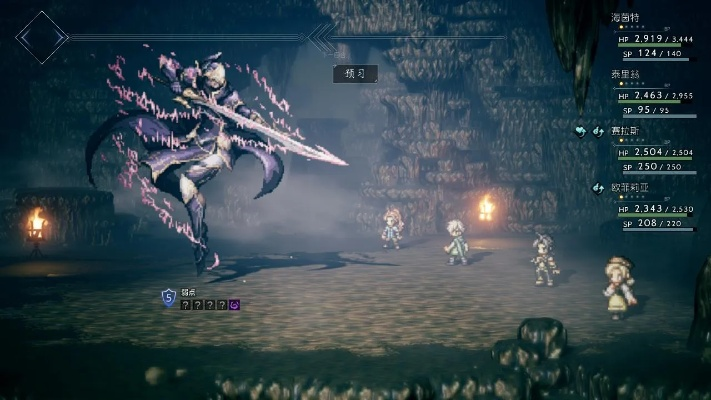Select party member 海茵特 in the party list

point(626,18)
